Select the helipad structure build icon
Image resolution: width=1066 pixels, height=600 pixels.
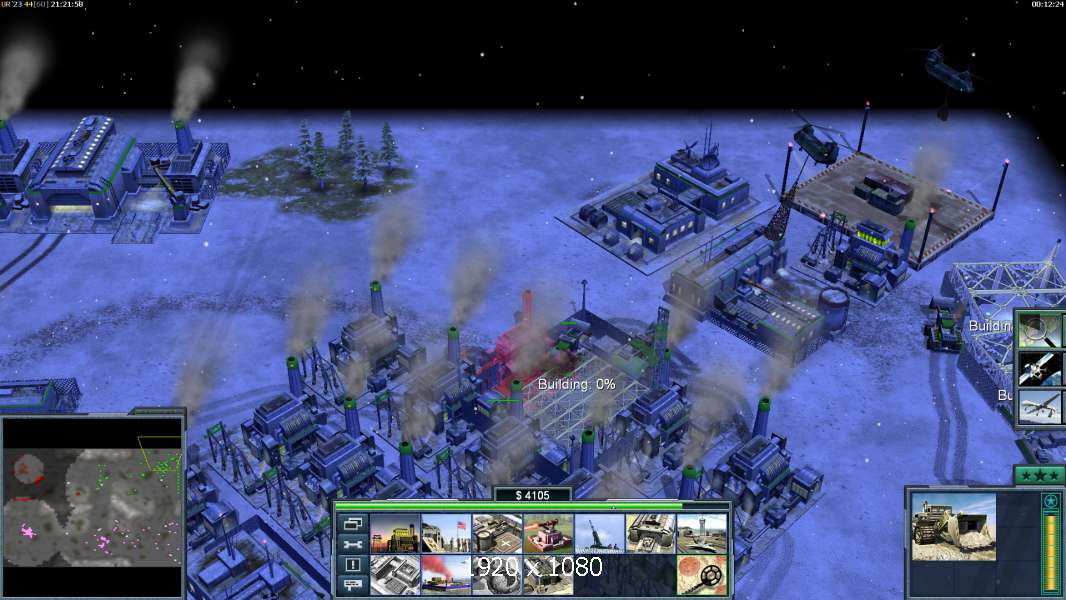[497, 533]
